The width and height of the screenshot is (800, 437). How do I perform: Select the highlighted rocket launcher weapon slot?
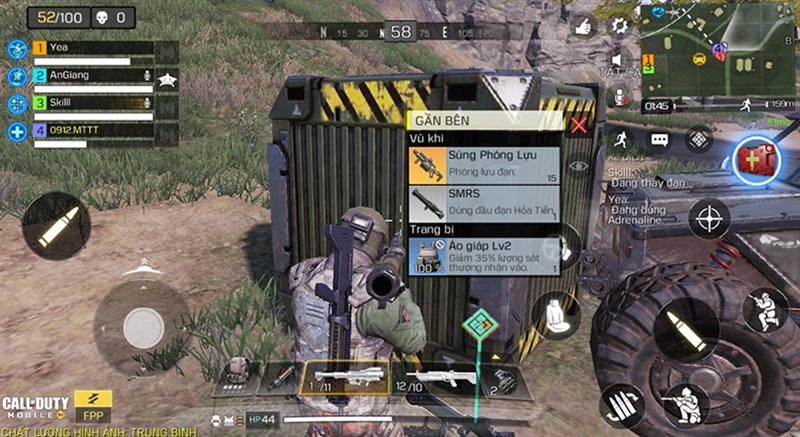tap(343, 378)
